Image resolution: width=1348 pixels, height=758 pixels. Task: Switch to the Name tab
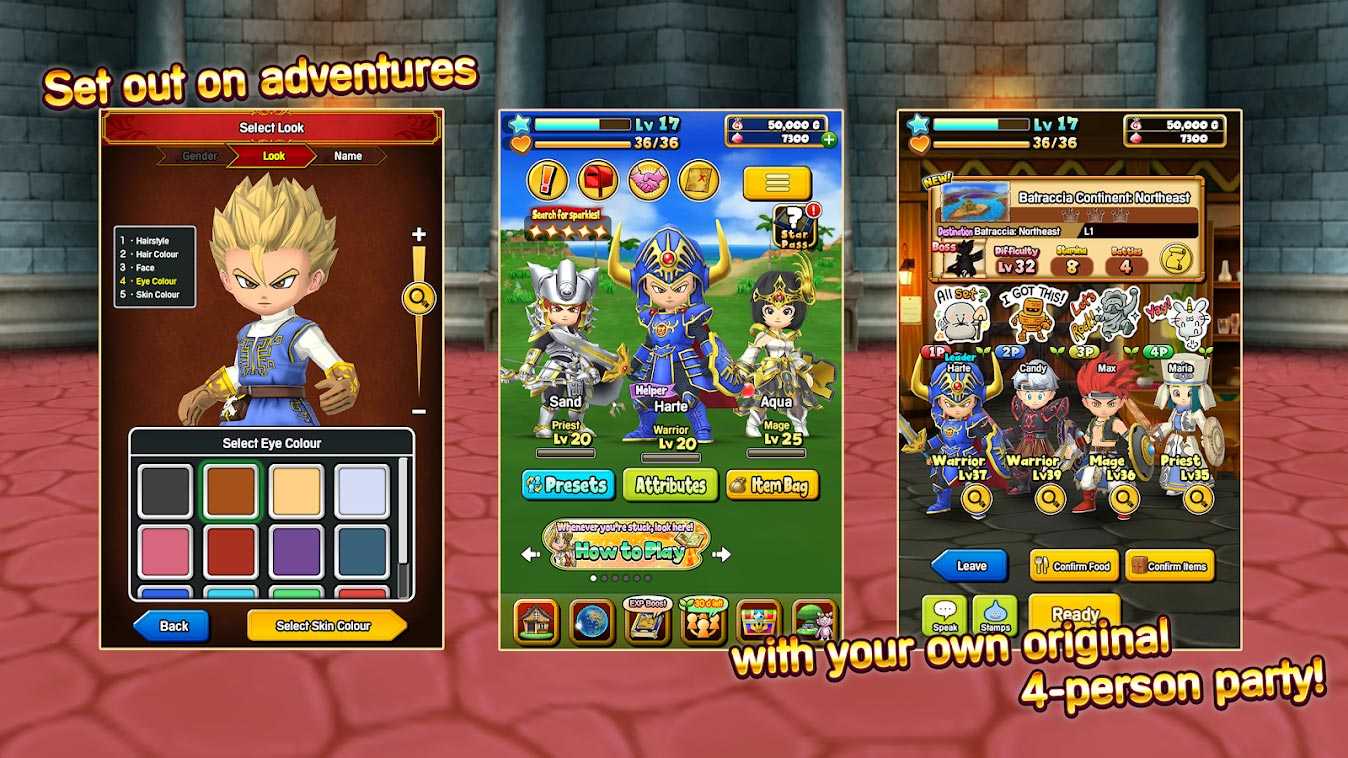point(348,156)
